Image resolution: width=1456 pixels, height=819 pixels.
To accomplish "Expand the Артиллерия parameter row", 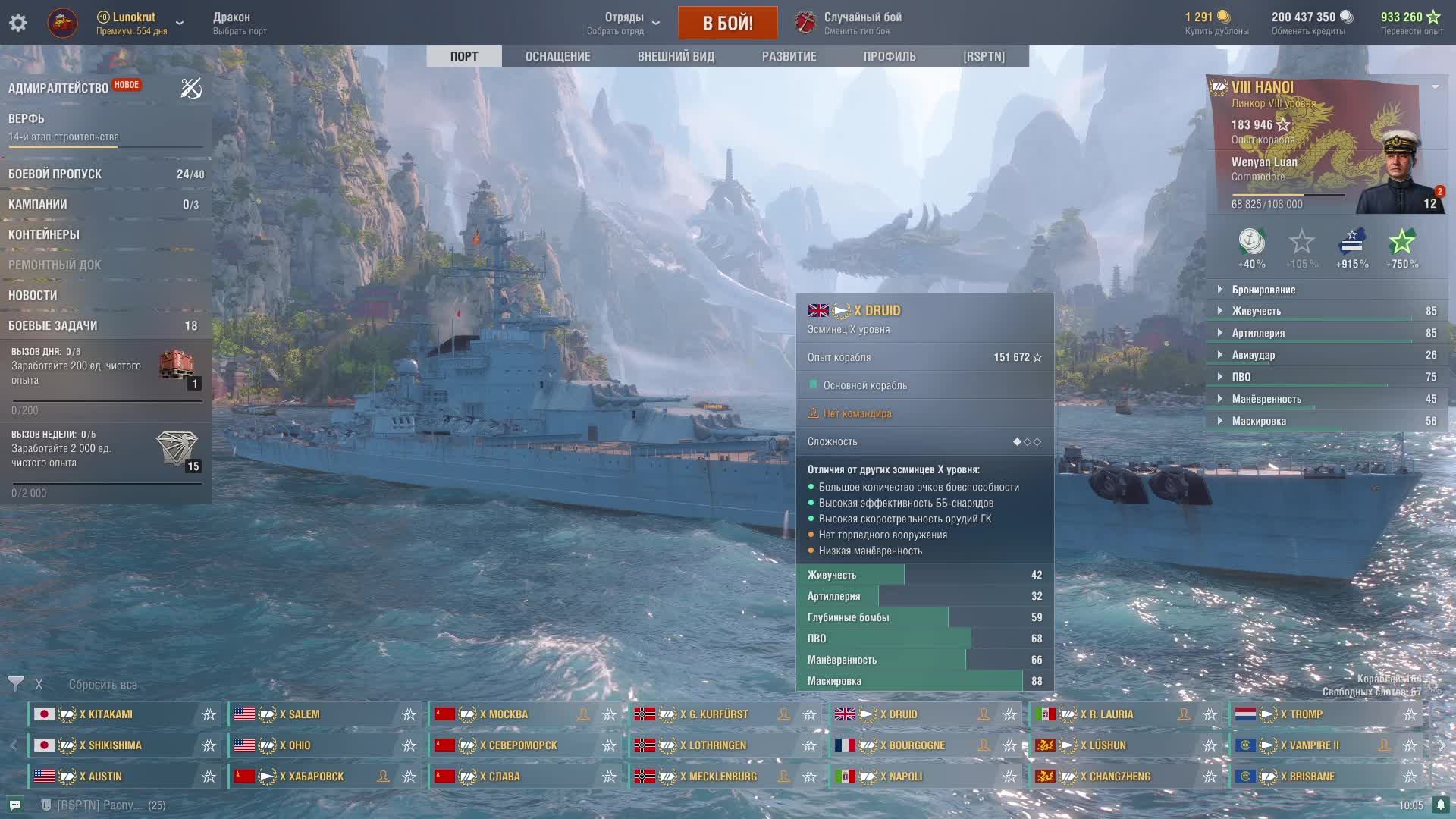I will tap(1258, 333).
